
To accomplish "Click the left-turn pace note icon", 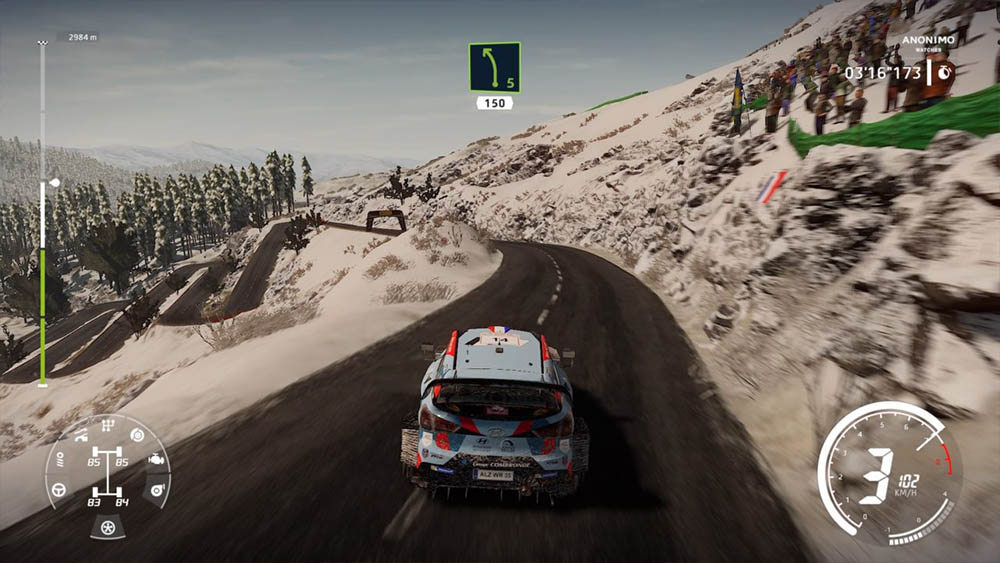I will click(494, 67).
